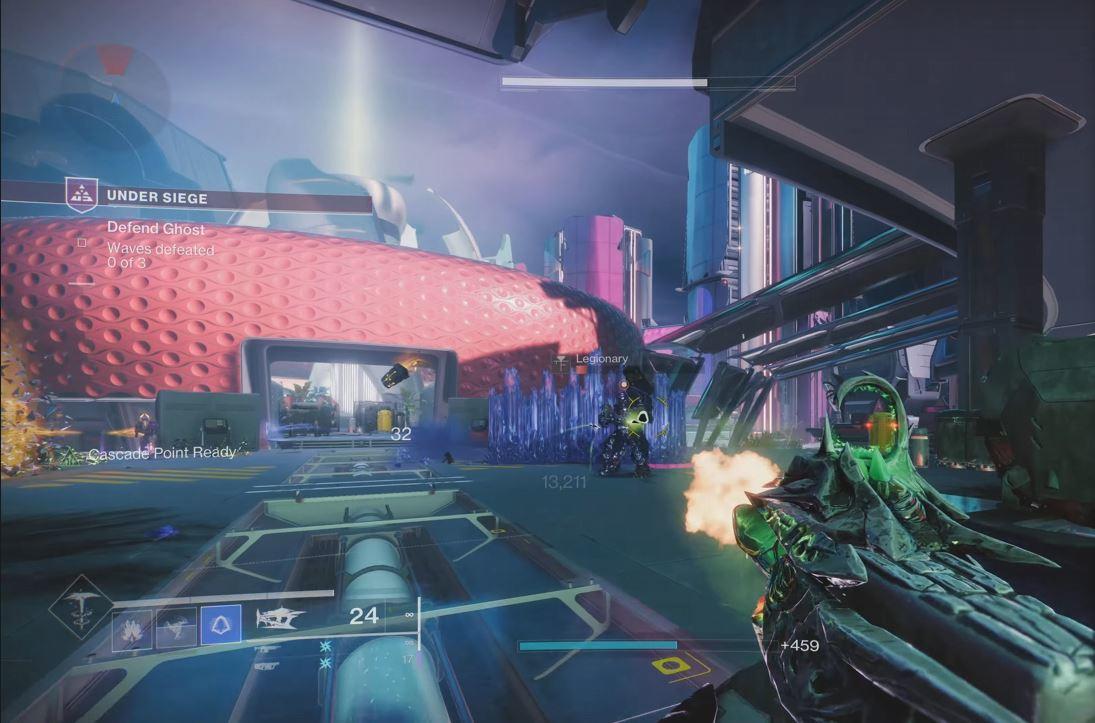Click the Cascade Point Ready notification

162,453
